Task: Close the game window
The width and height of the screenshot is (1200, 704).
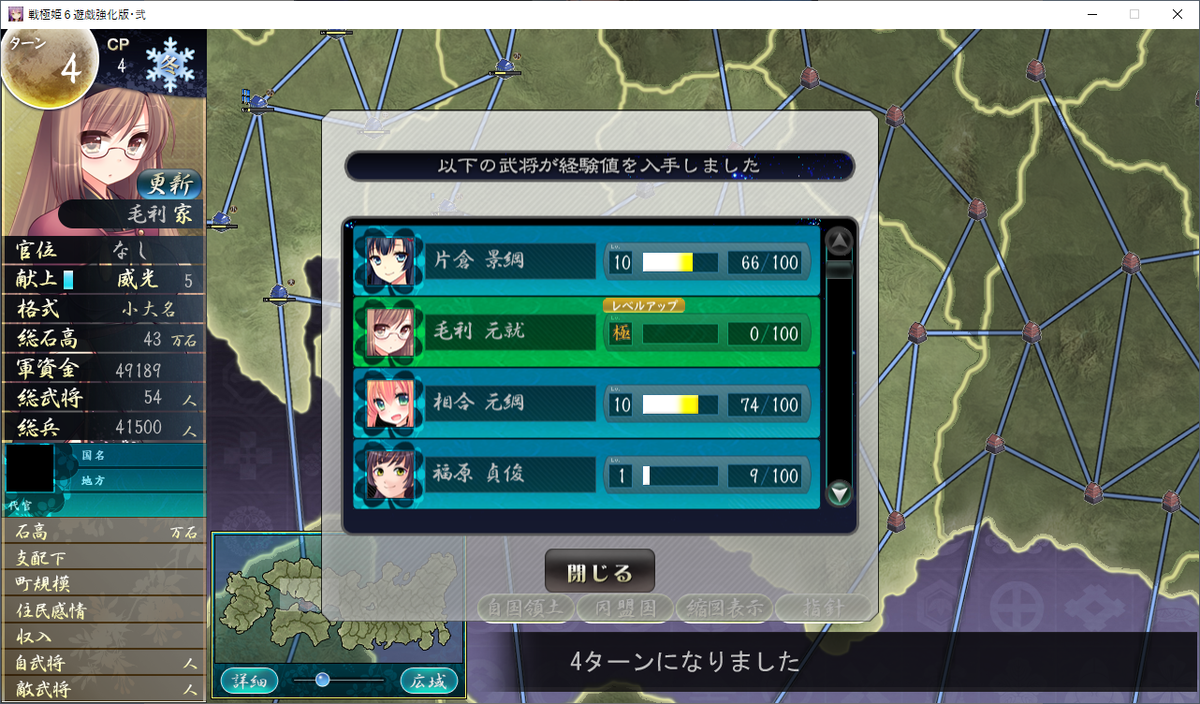Action: click(1176, 14)
